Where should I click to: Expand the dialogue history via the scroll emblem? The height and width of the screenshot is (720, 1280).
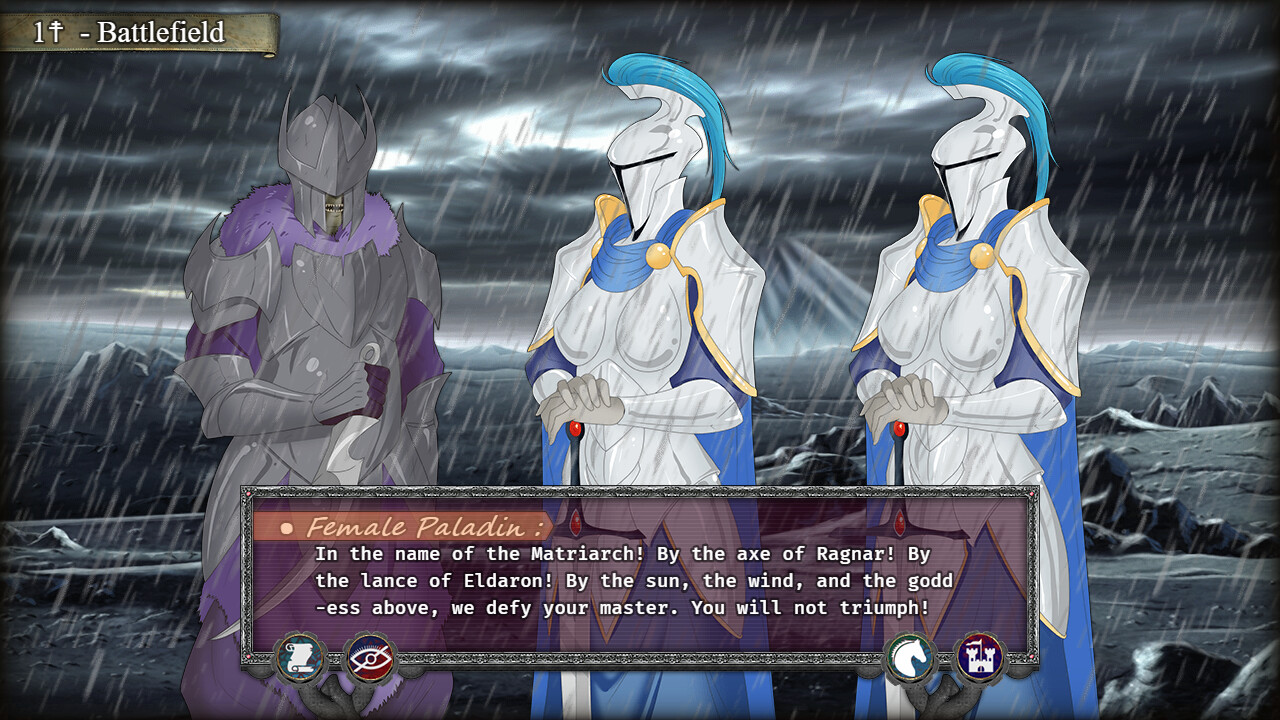pos(300,658)
